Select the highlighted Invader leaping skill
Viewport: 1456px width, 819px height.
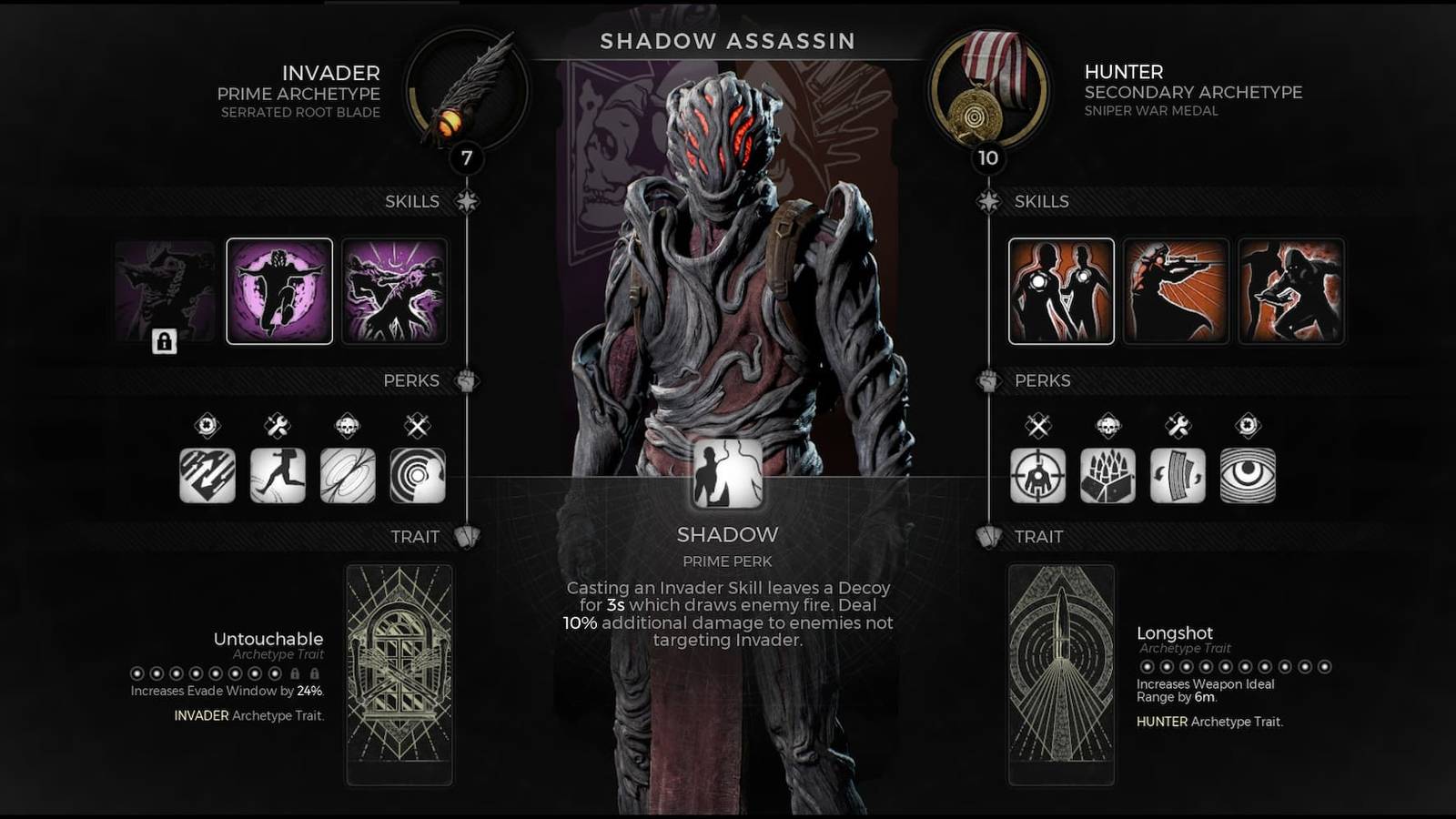(x=278, y=290)
